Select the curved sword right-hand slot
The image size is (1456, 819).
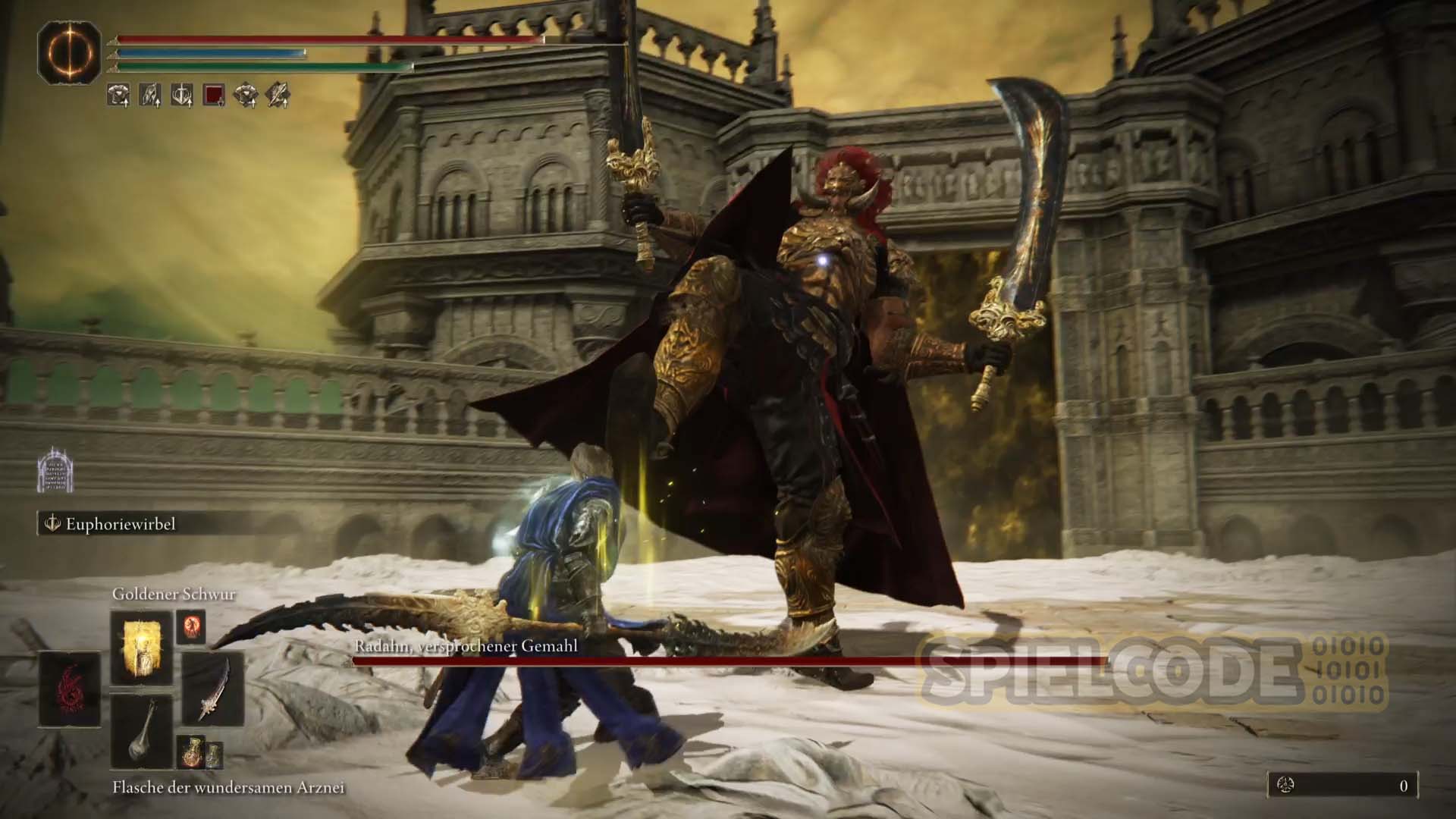(213, 689)
